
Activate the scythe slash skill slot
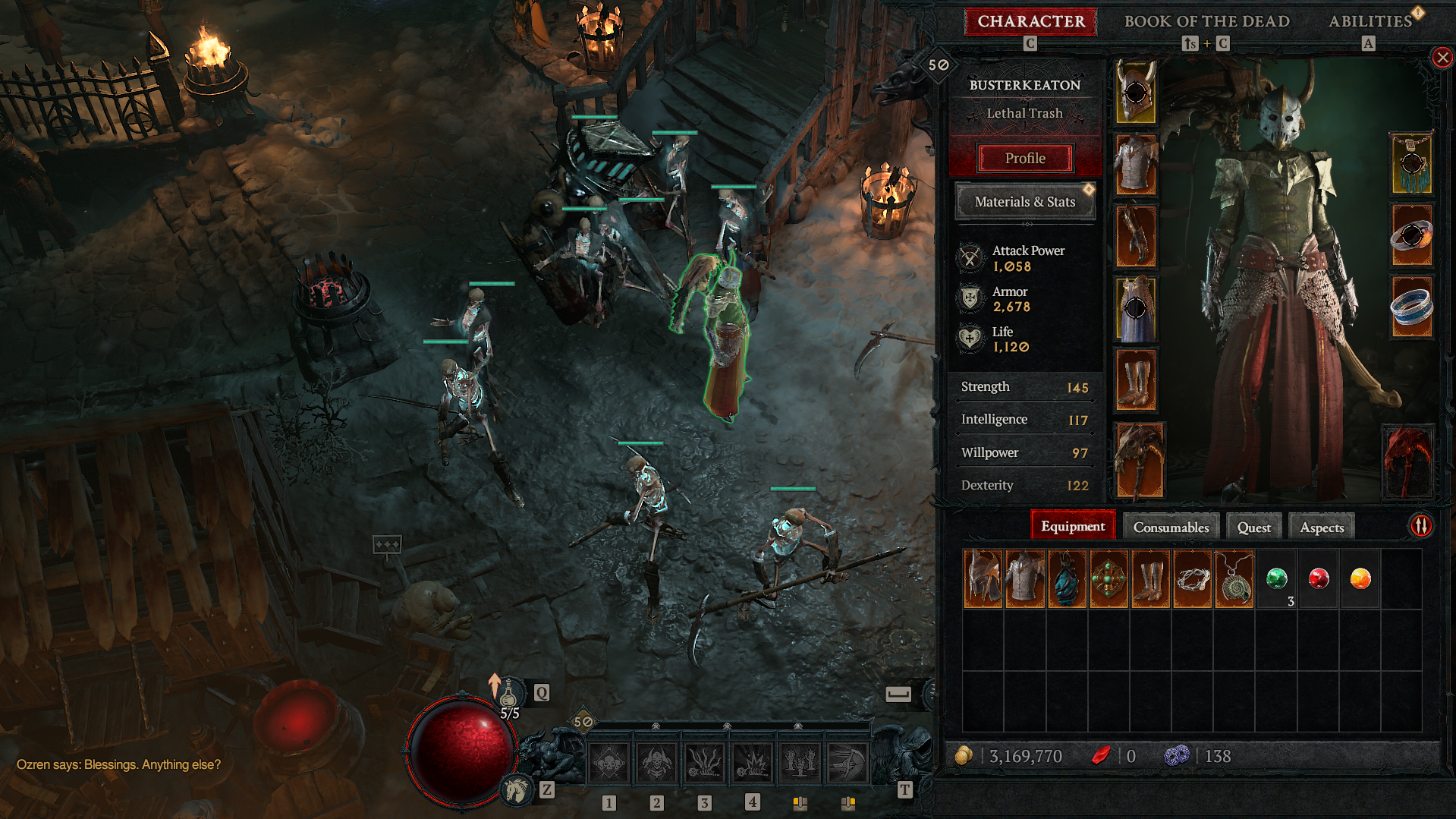click(847, 763)
